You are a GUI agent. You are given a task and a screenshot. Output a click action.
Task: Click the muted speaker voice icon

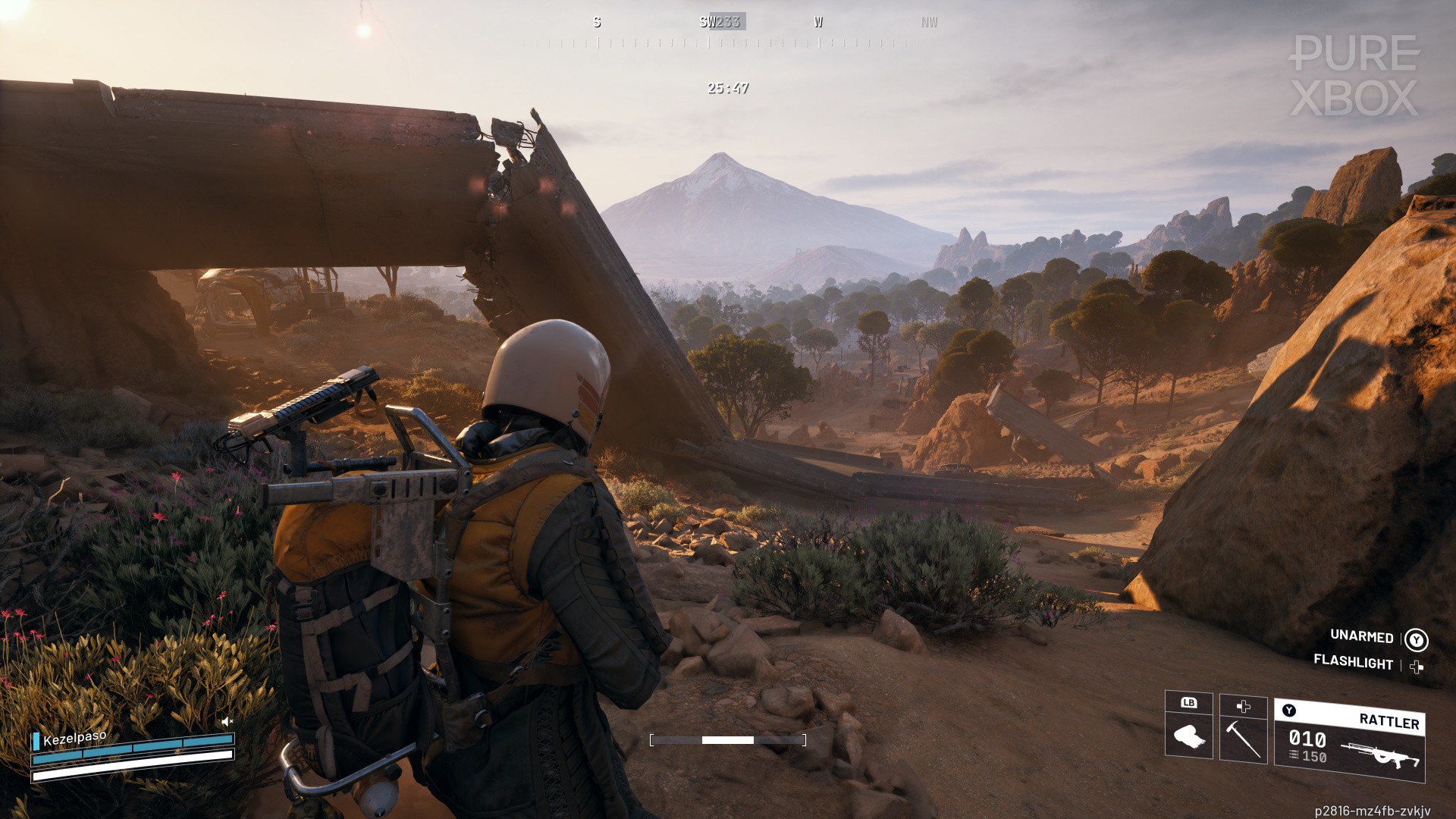point(227,721)
